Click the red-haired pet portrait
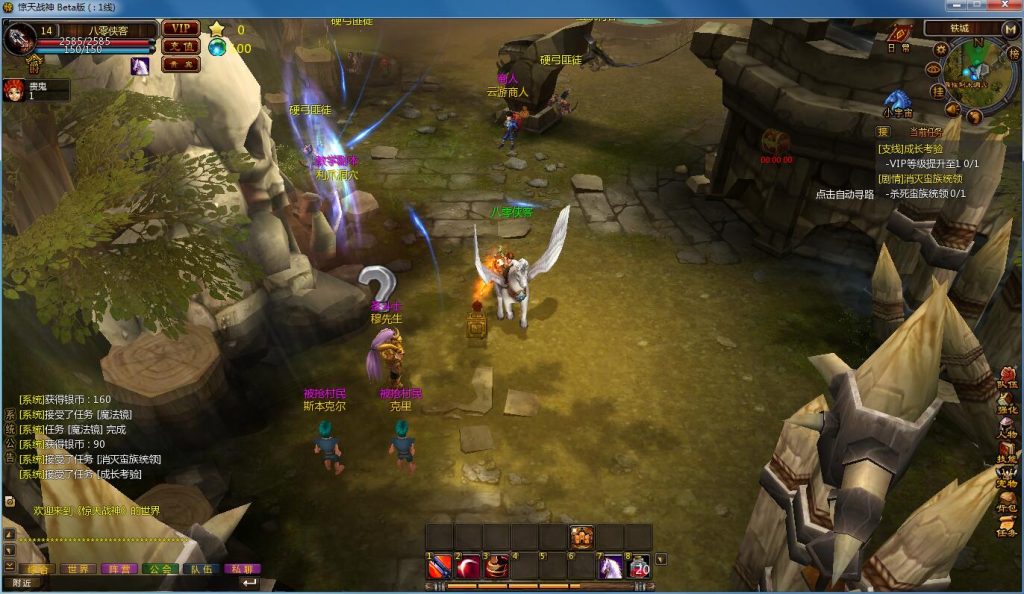The width and height of the screenshot is (1024, 594). [14, 90]
